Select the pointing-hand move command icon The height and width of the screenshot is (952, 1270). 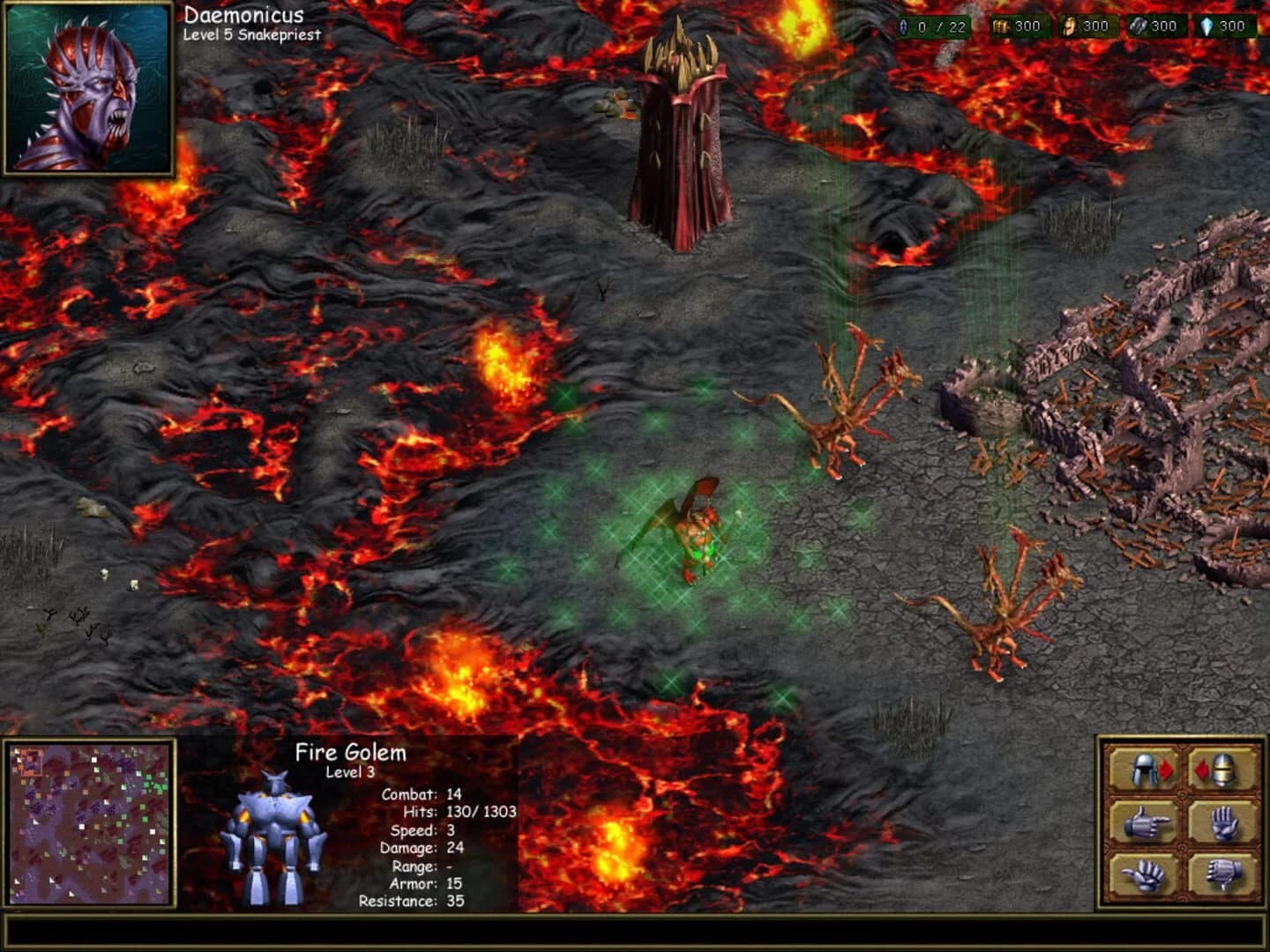[x=1147, y=822]
